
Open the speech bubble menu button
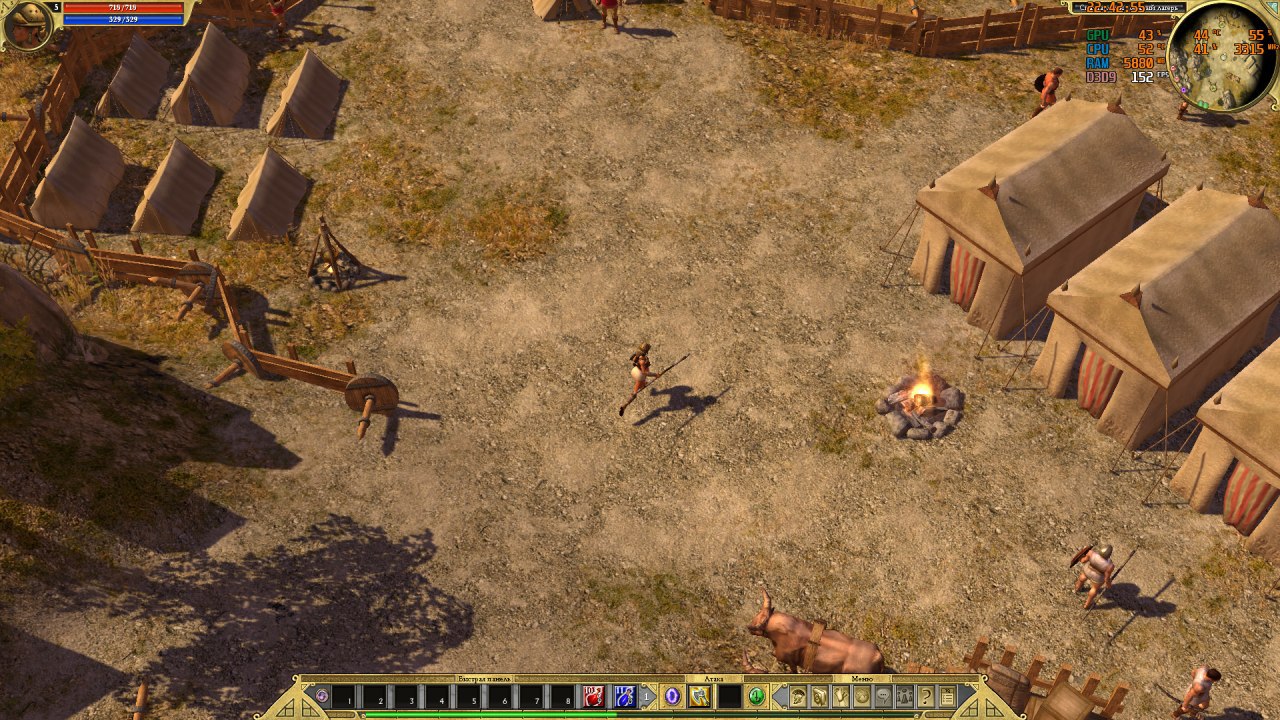coord(884,696)
